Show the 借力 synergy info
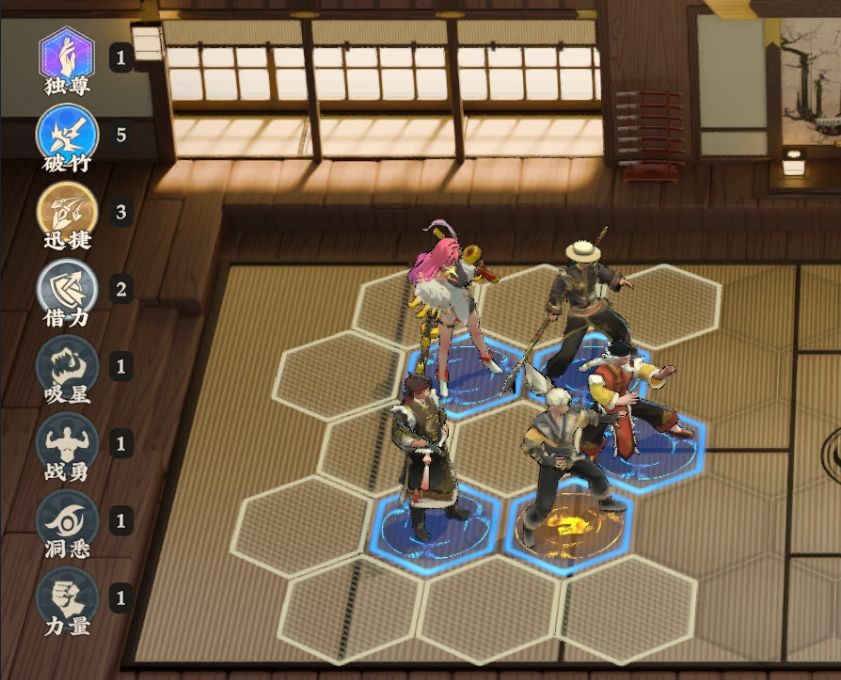 (x=67, y=288)
